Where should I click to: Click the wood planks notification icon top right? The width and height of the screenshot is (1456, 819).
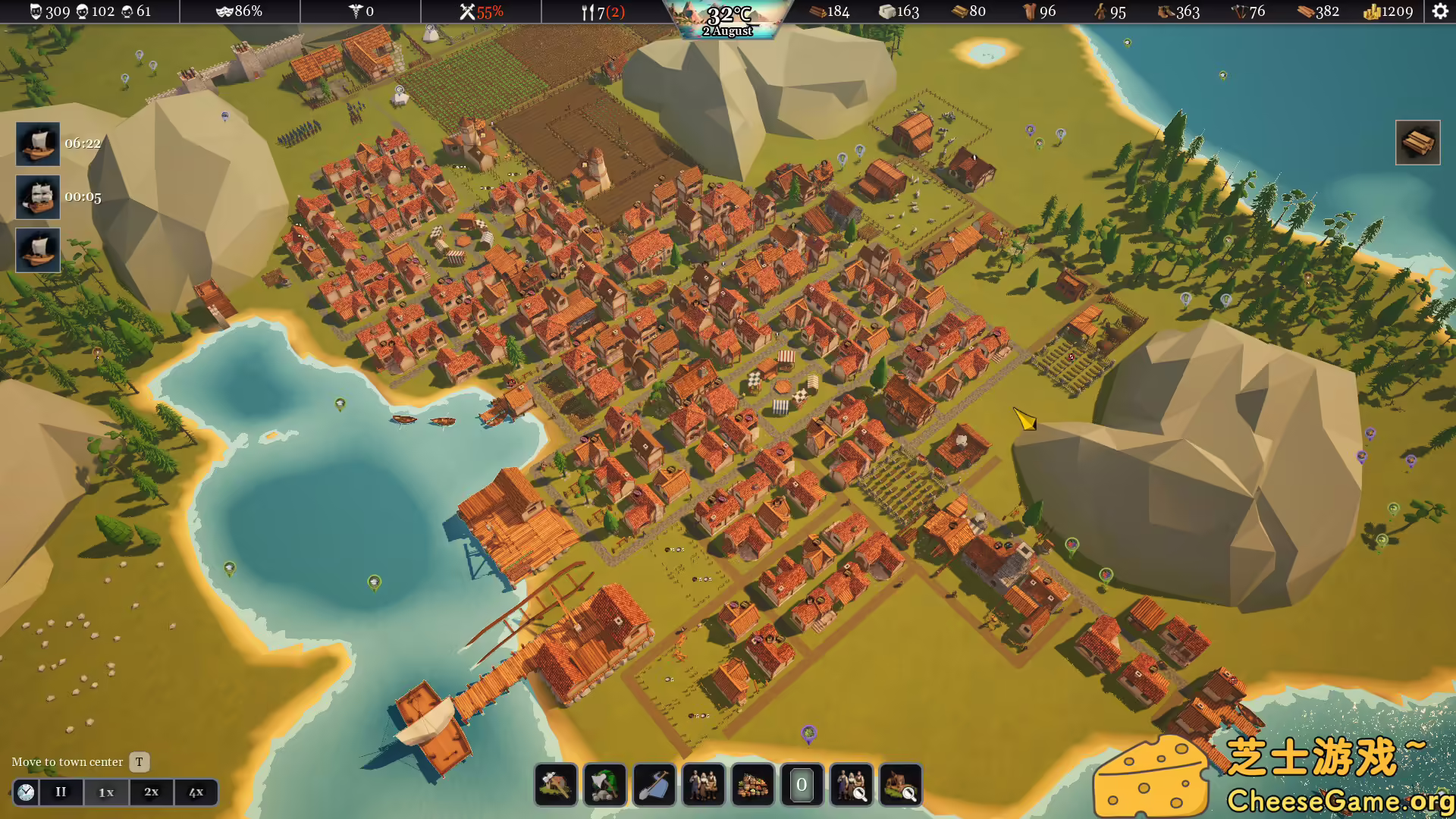pyautogui.click(x=1418, y=142)
